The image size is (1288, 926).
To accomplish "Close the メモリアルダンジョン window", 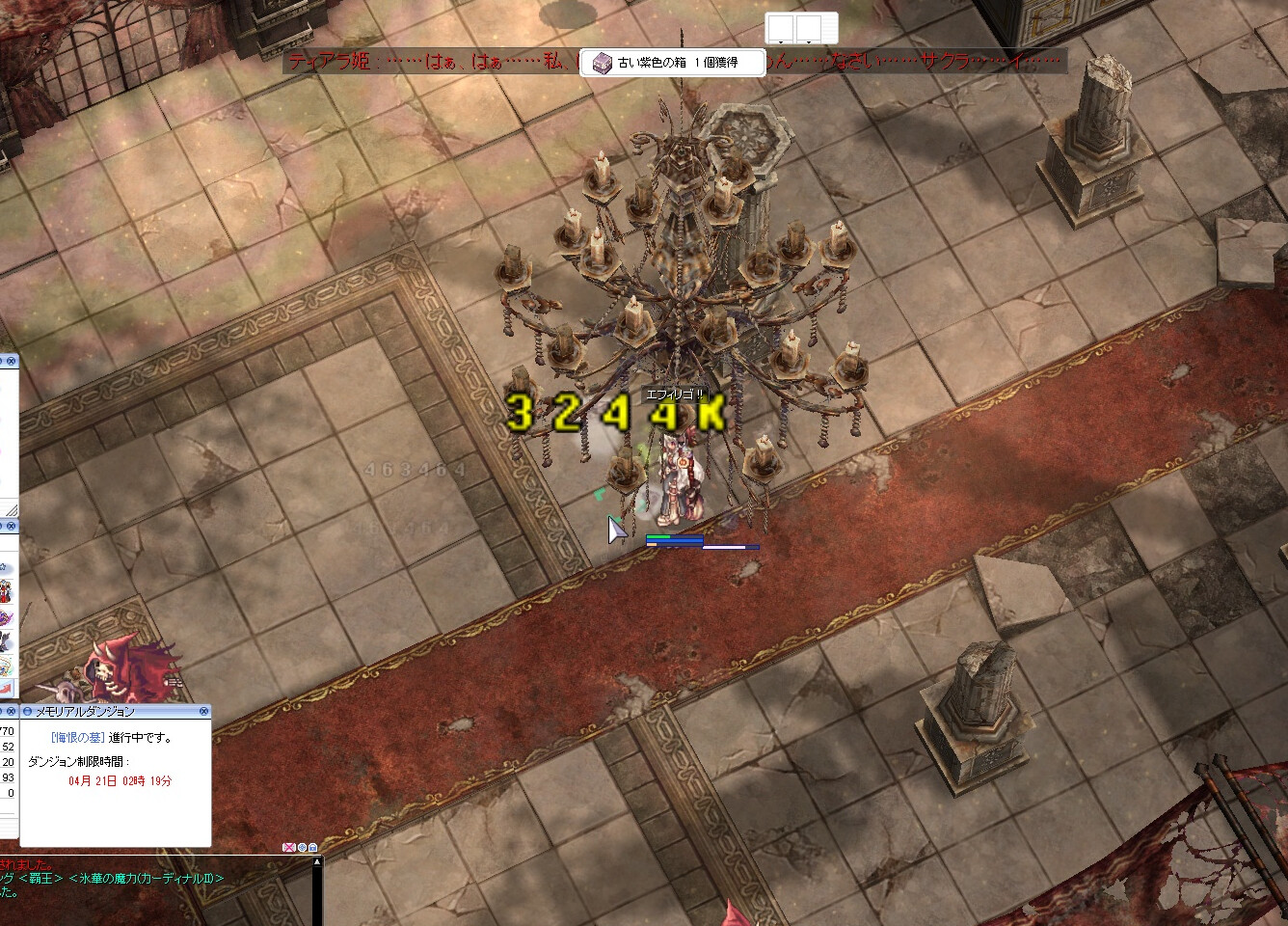I will pyautogui.click(x=203, y=711).
